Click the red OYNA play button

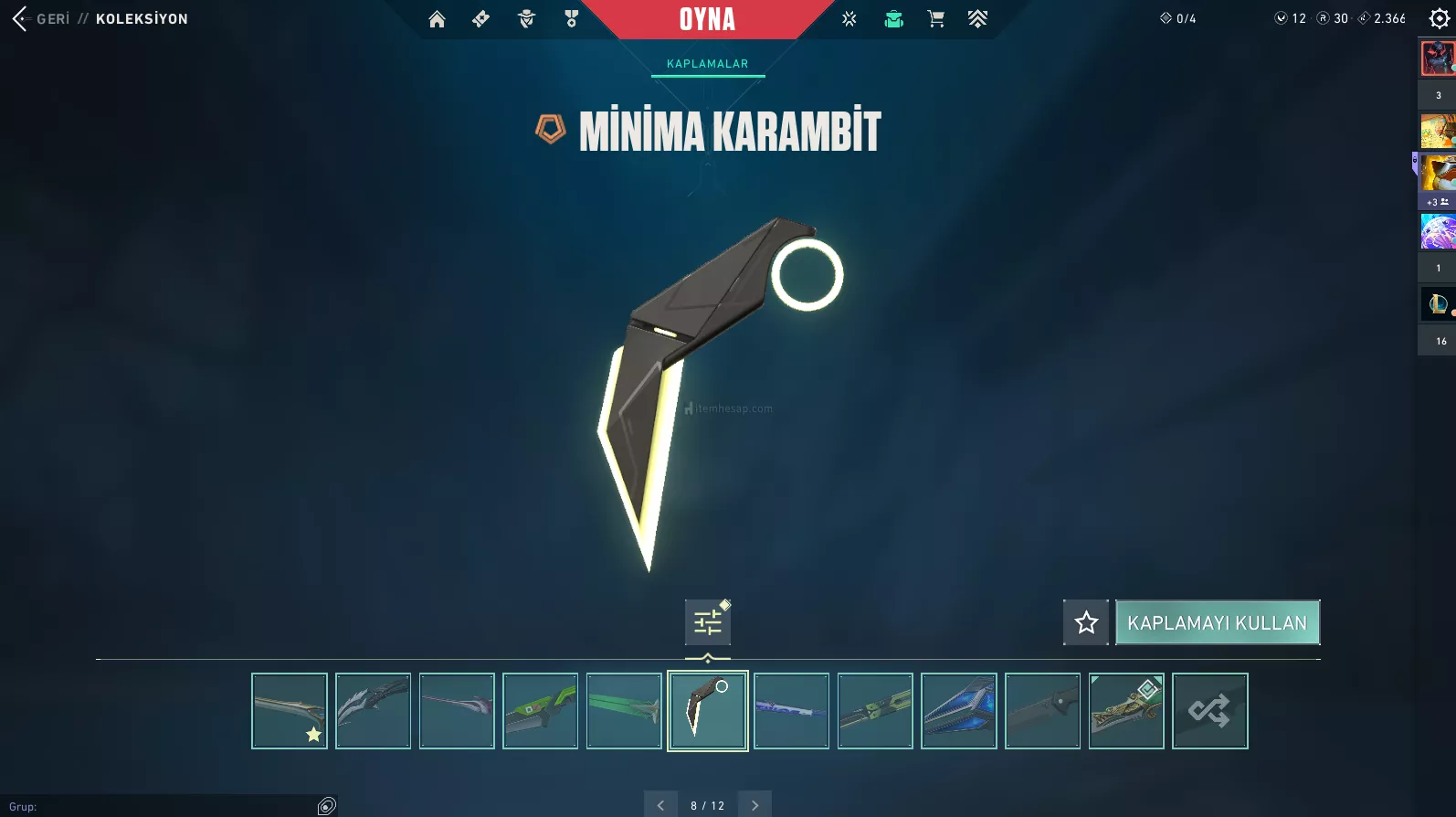point(707,19)
